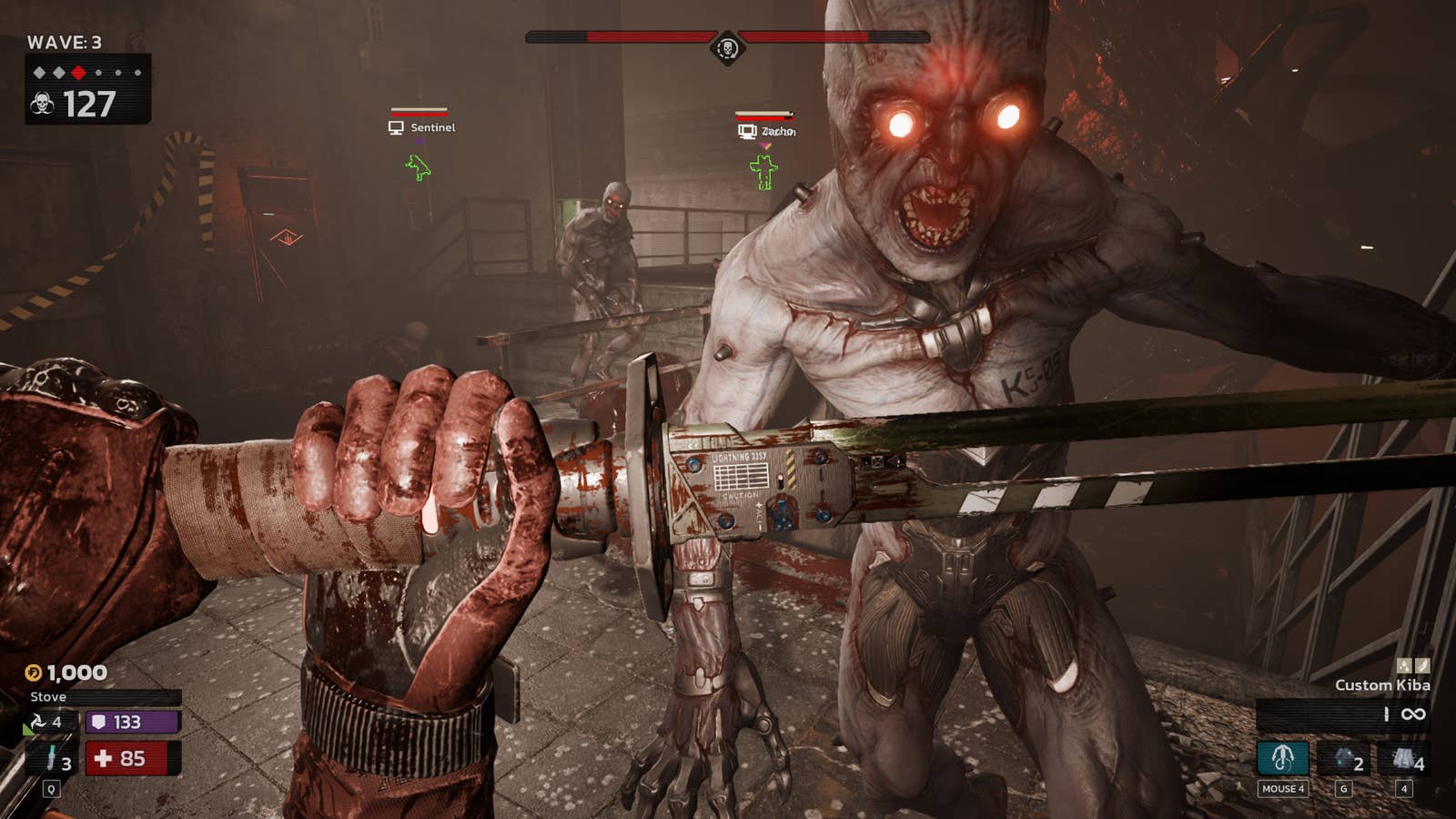Screen dimensions: 1456x819
Task: Click the droplet weapon mod icon
Action: 1404,665
